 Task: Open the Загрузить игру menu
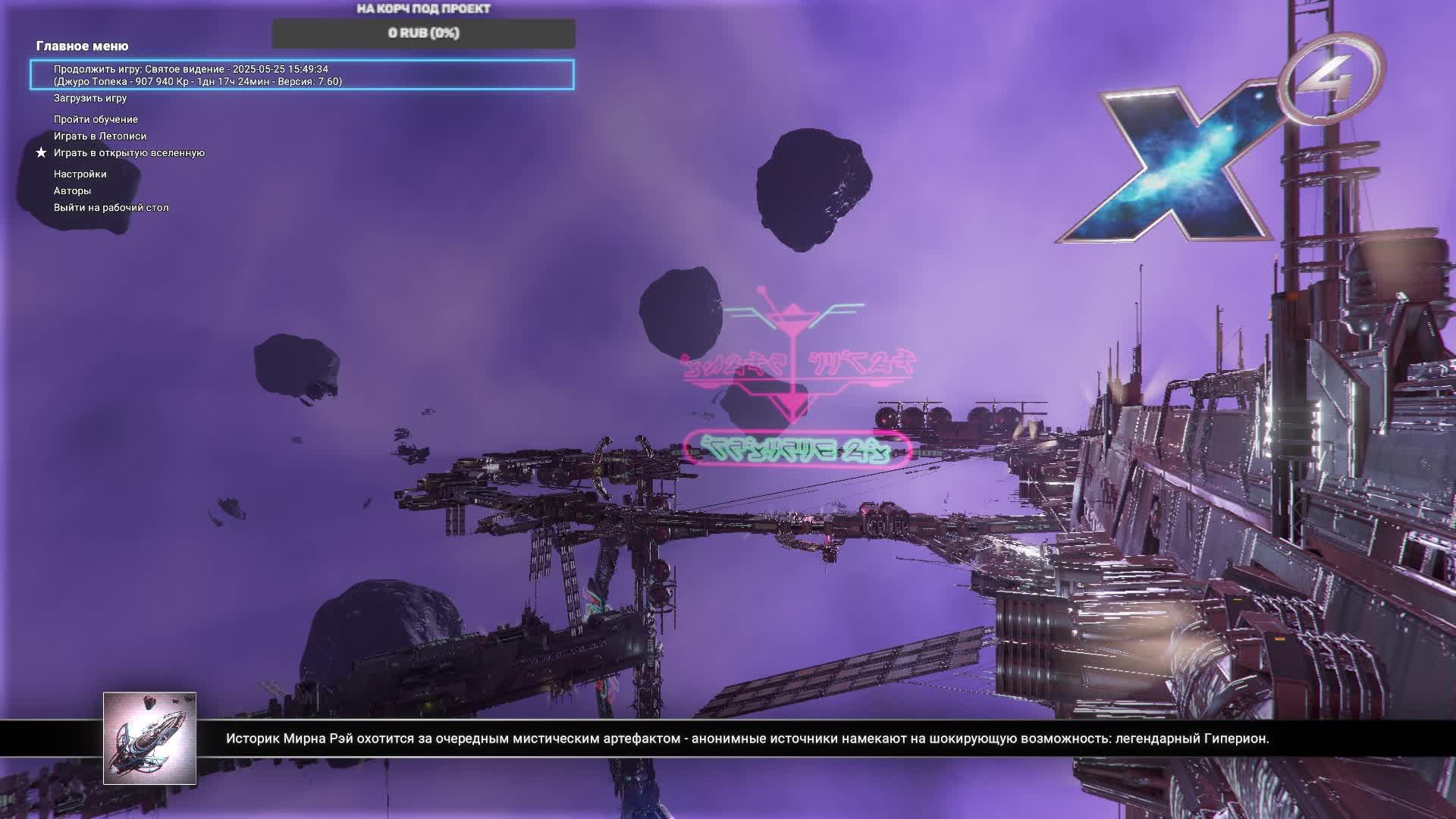click(90, 99)
